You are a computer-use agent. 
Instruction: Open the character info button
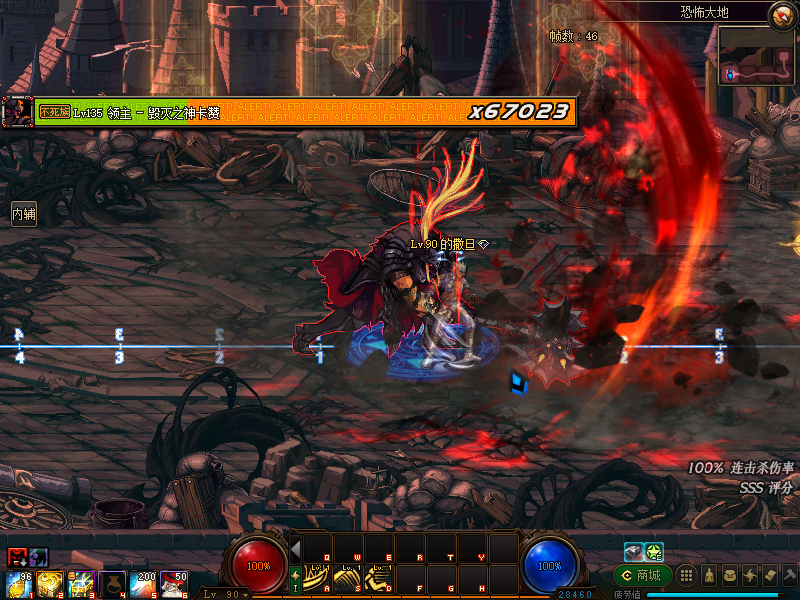pyautogui.click(x=707, y=575)
